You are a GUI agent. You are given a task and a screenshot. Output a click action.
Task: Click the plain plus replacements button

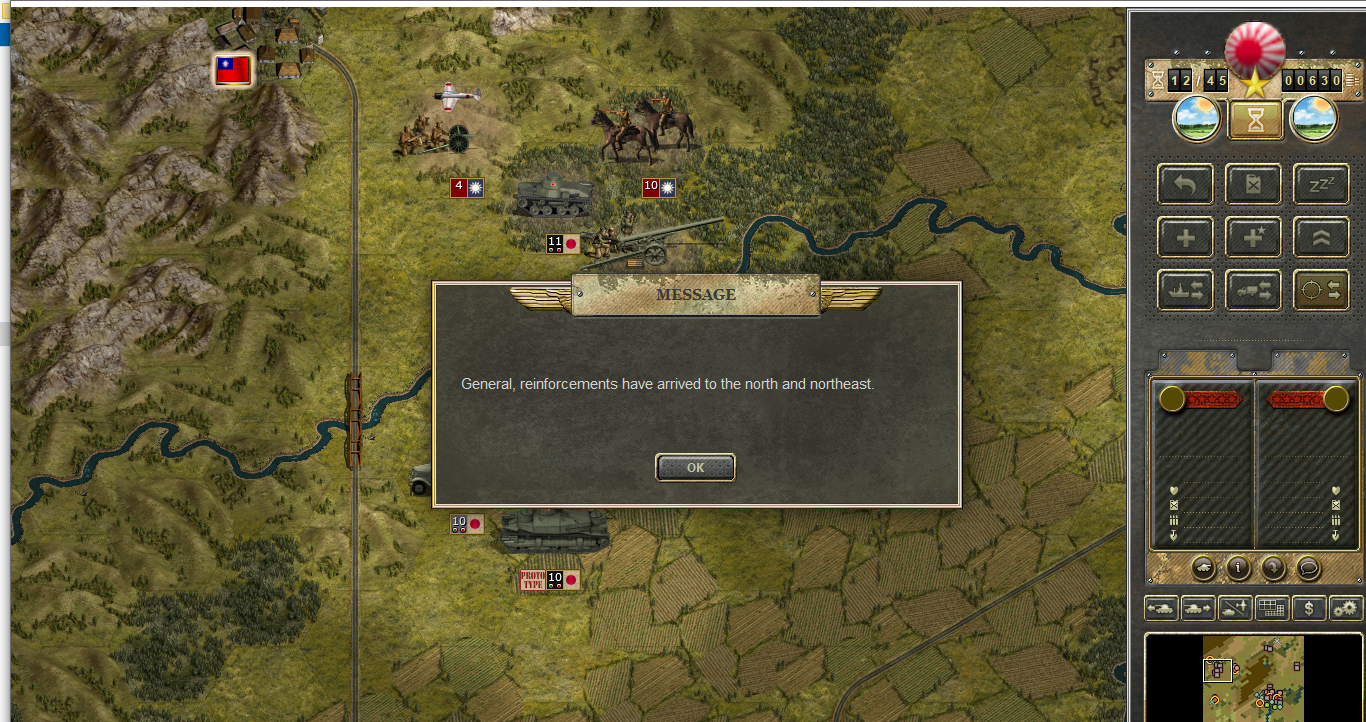point(1185,237)
